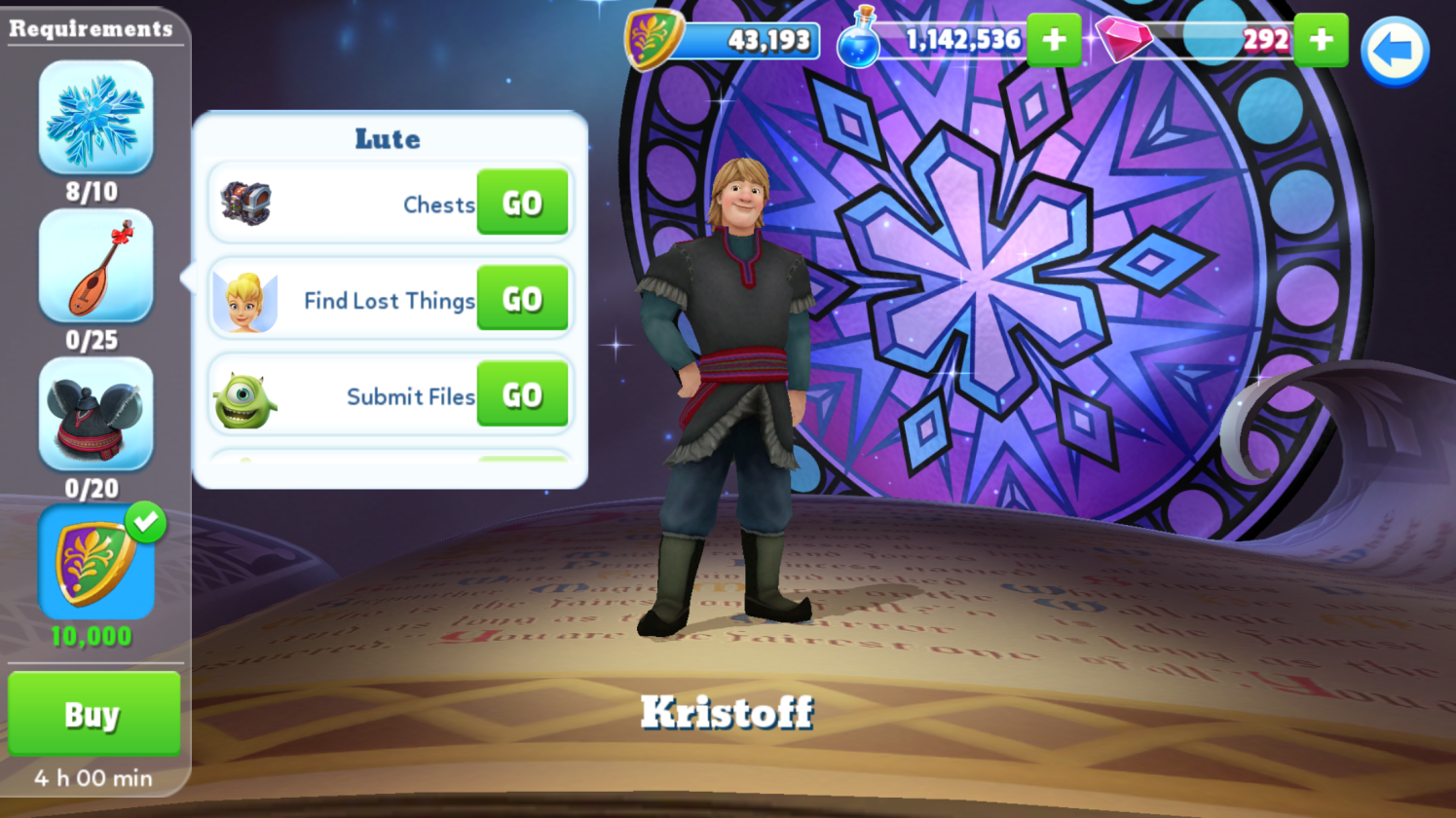Add more gems with plus button
Image resolution: width=1456 pixels, height=818 pixels.
pos(1321,40)
